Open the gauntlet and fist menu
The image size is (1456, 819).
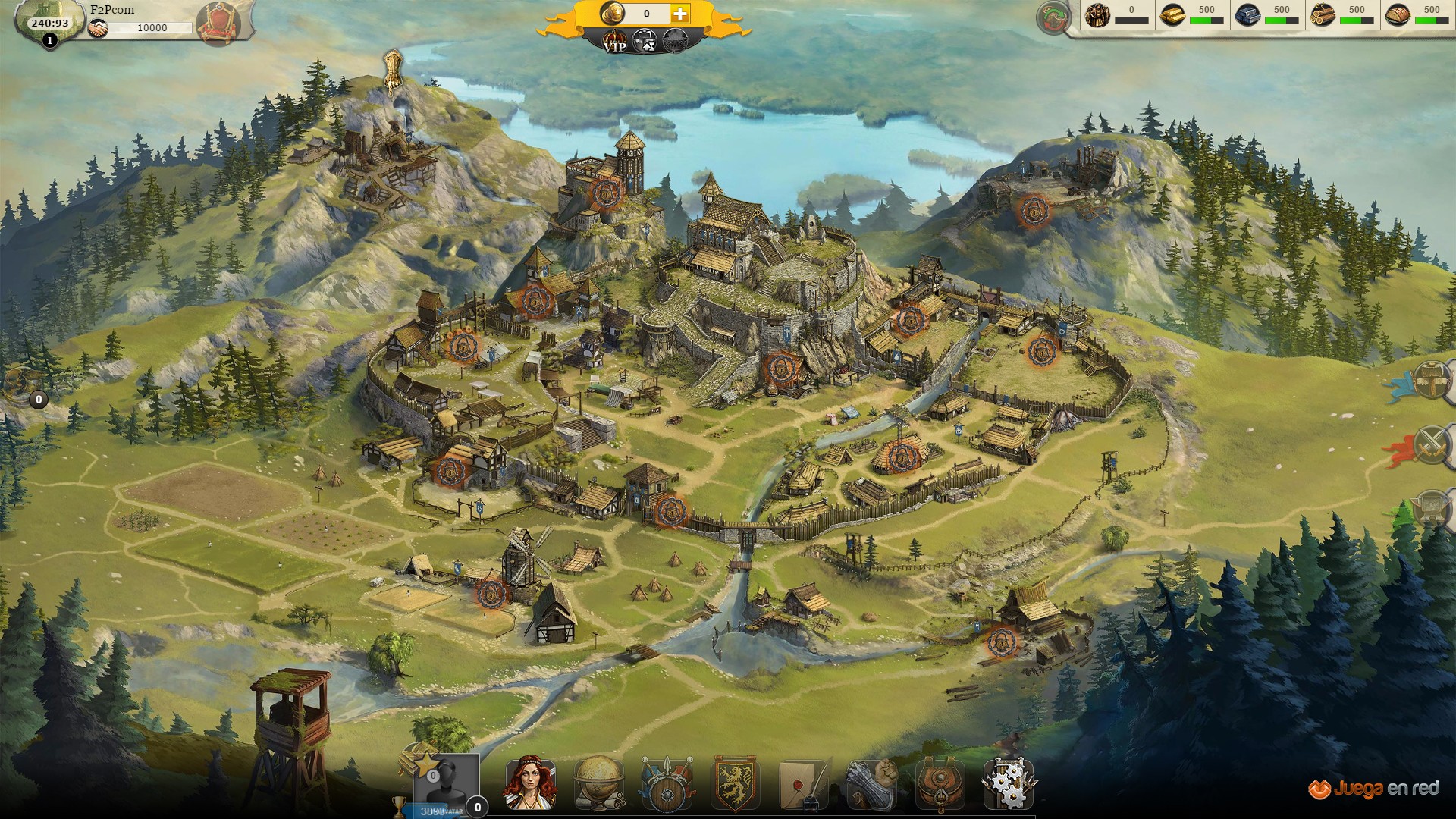coord(872,783)
